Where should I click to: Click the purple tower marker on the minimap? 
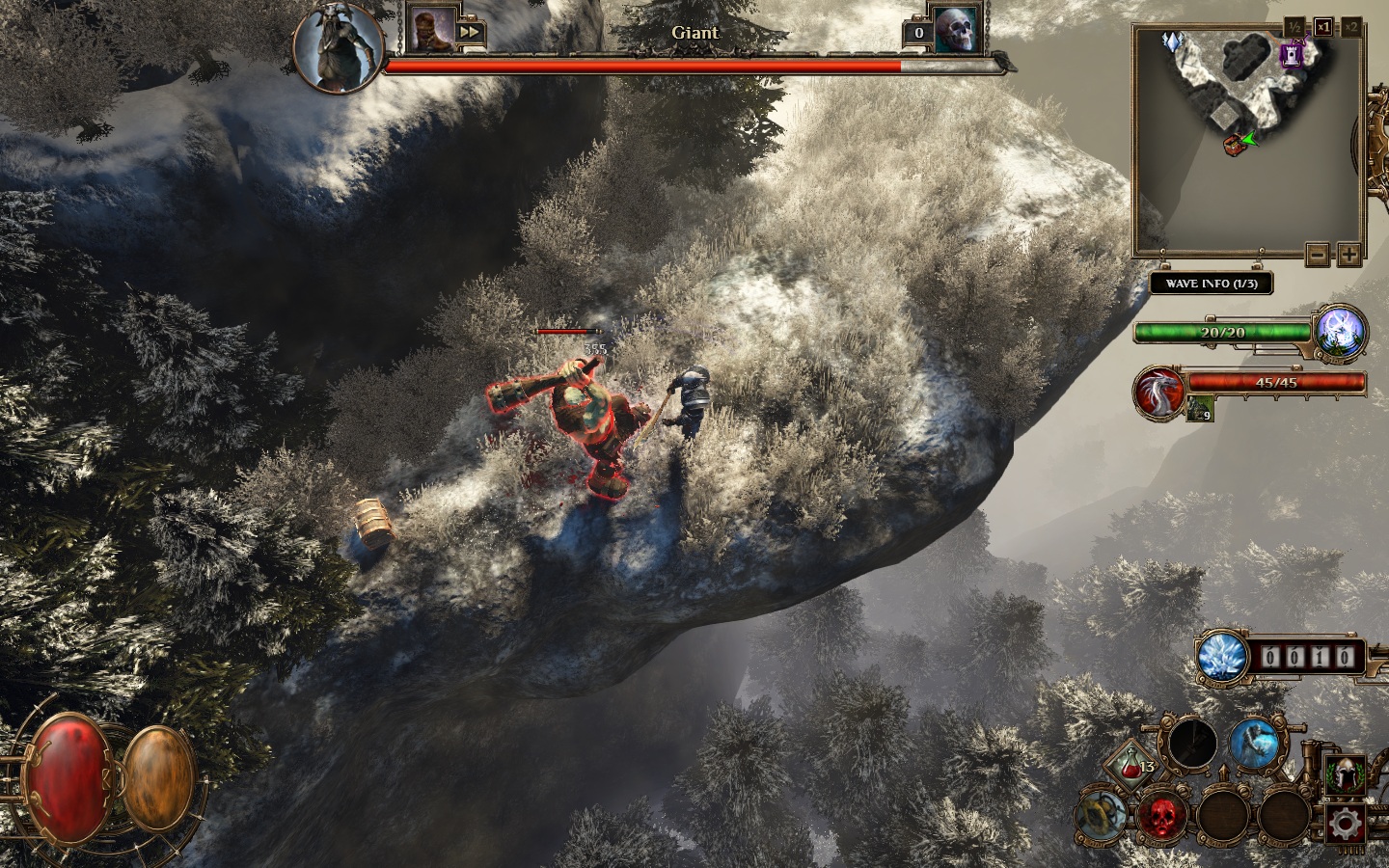tap(1291, 56)
